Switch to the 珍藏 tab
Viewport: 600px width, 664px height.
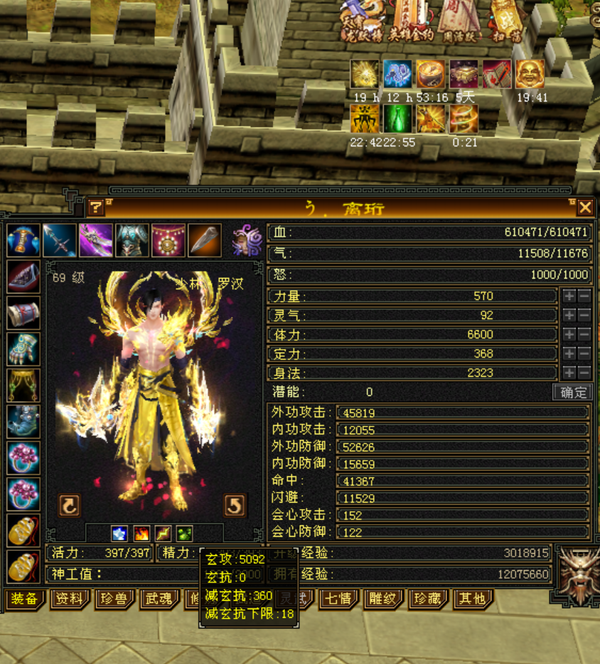coord(425,599)
